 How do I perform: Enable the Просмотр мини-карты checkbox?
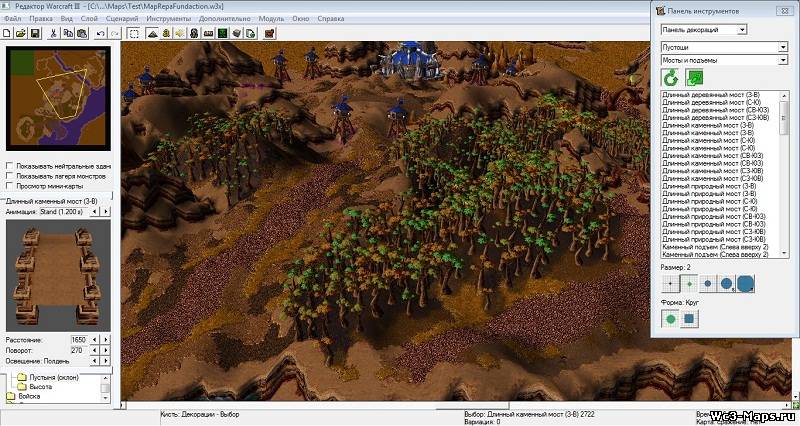[x=10, y=186]
